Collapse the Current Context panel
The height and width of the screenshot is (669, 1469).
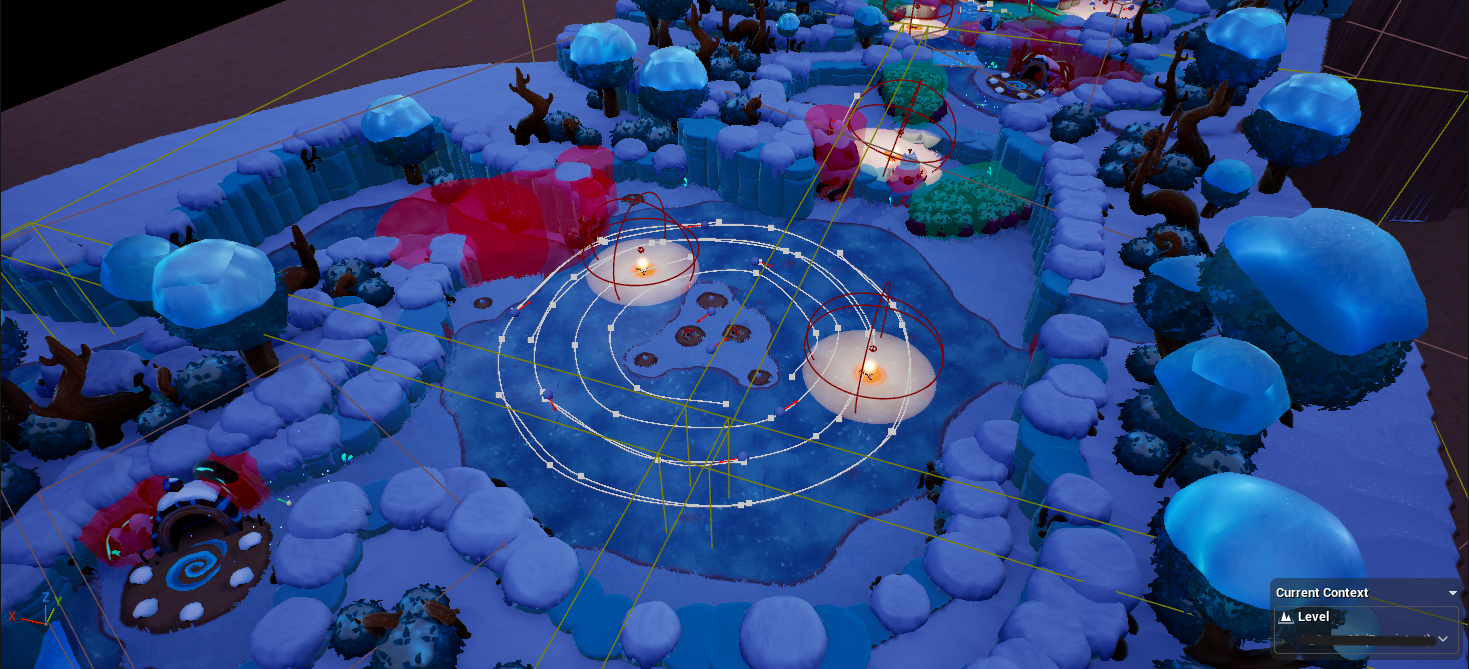1453,593
